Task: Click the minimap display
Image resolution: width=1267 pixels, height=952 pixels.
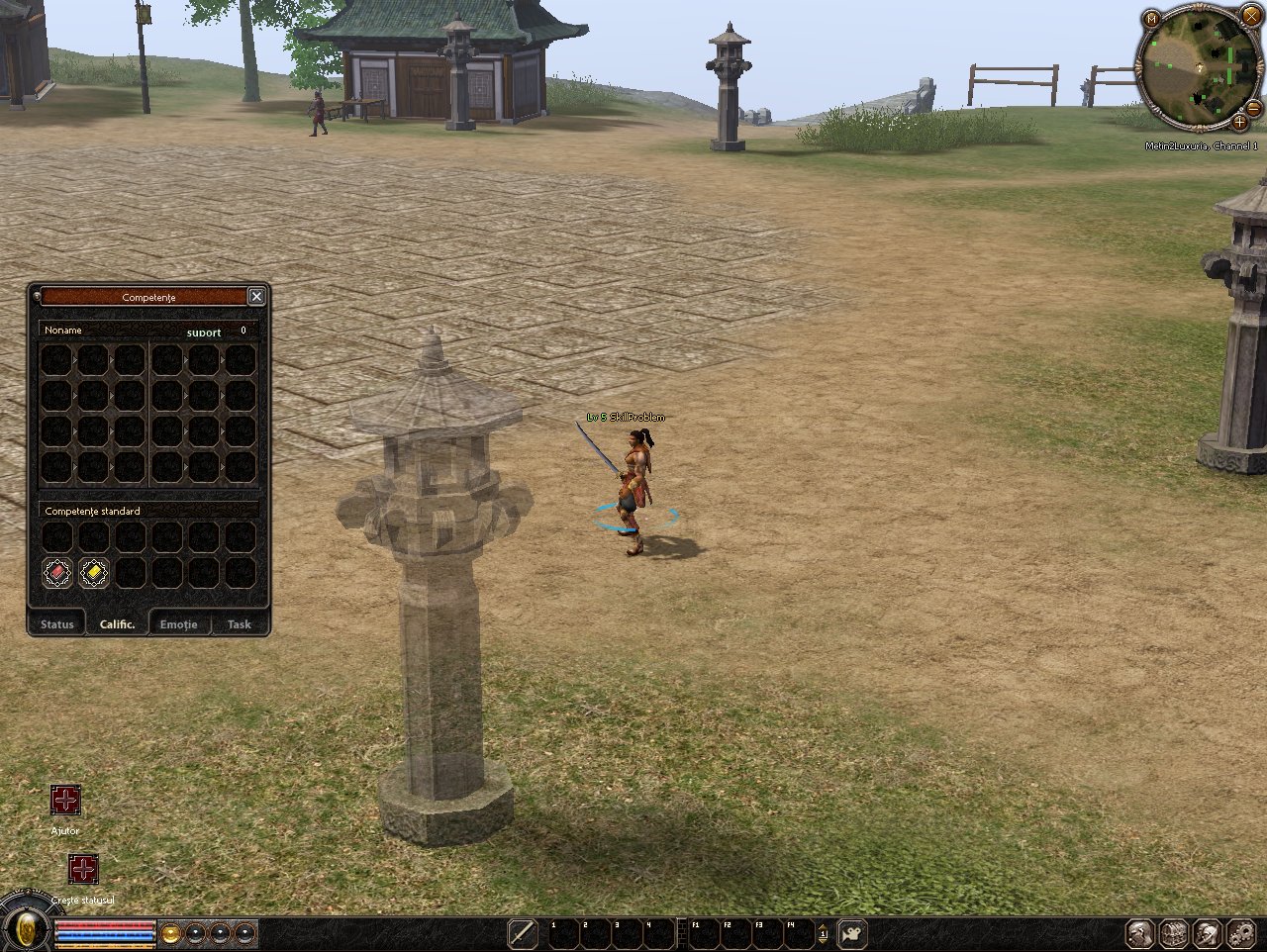Action: tap(1200, 67)
